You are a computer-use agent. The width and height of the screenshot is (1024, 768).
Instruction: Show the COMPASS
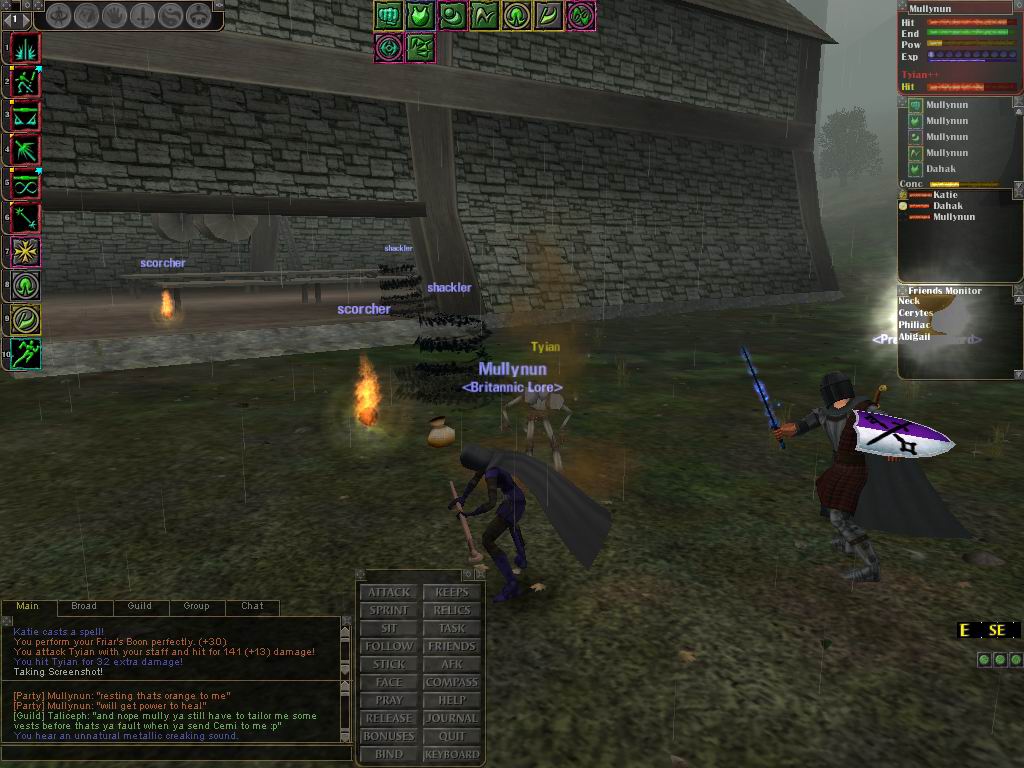point(452,682)
